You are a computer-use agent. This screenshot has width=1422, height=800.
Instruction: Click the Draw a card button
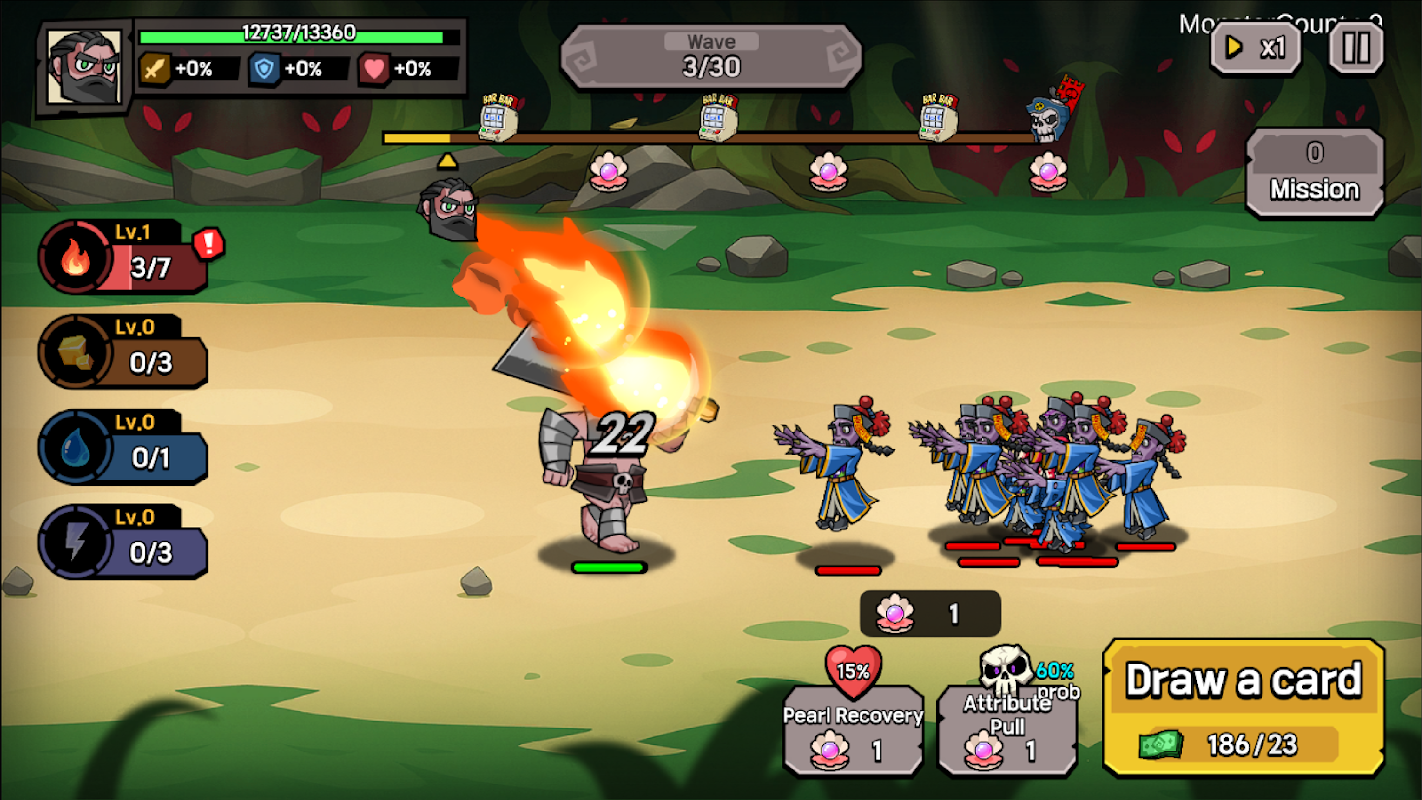[1243, 707]
